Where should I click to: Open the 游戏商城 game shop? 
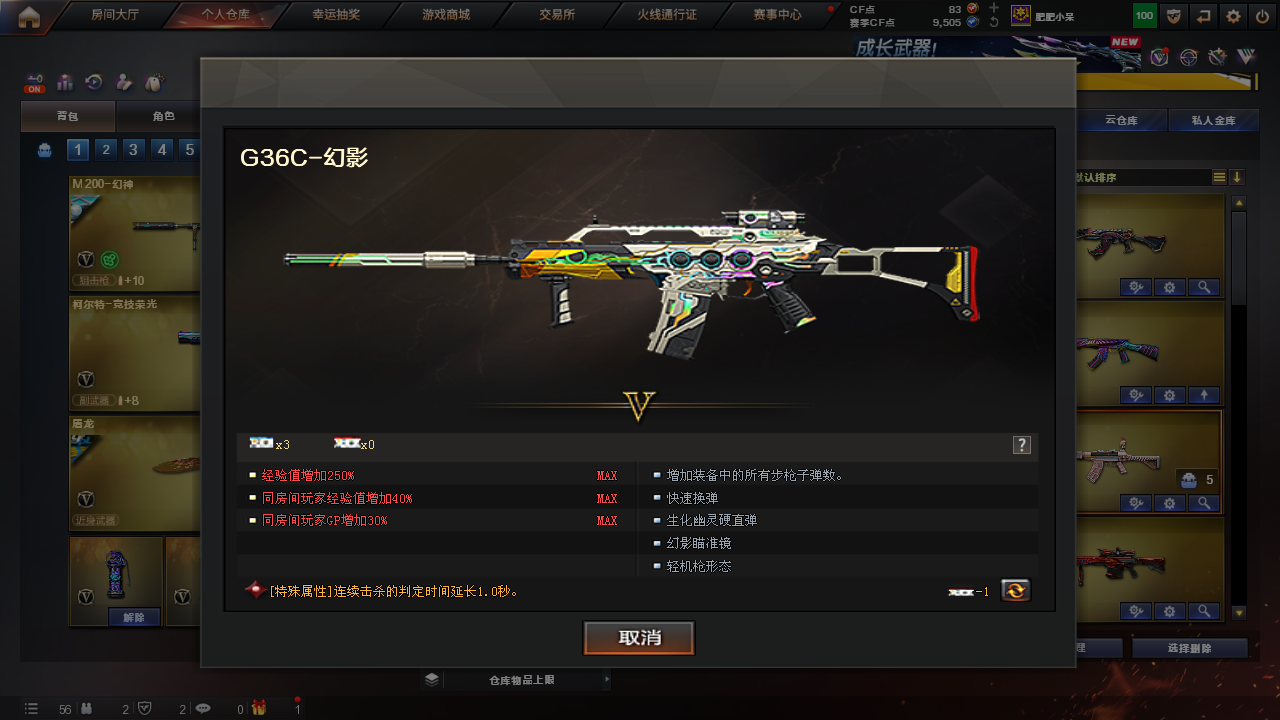(x=446, y=15)
